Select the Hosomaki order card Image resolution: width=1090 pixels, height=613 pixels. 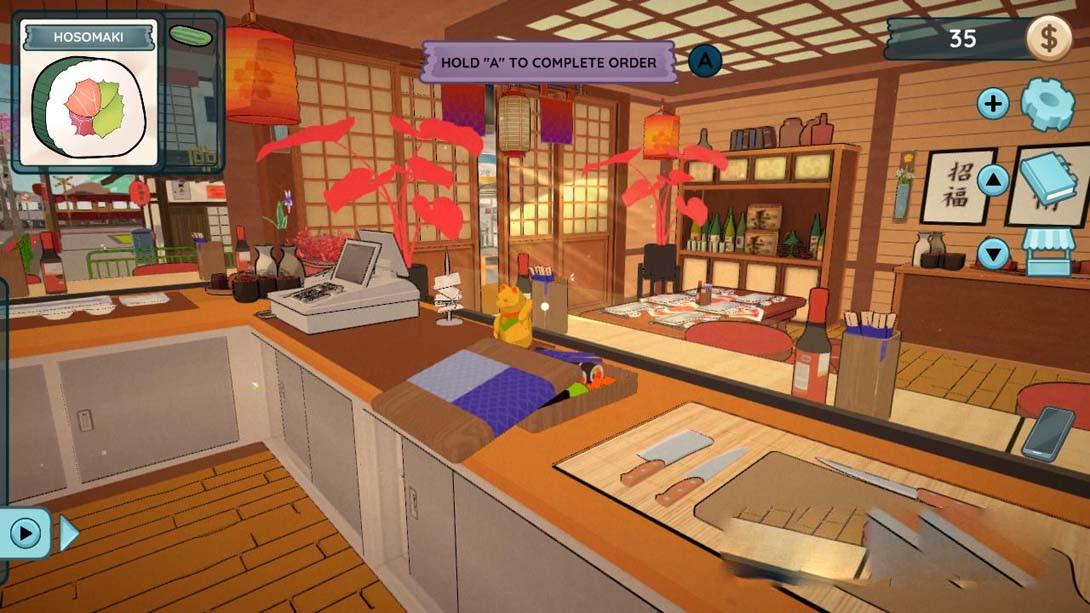[x=90, y=96]
